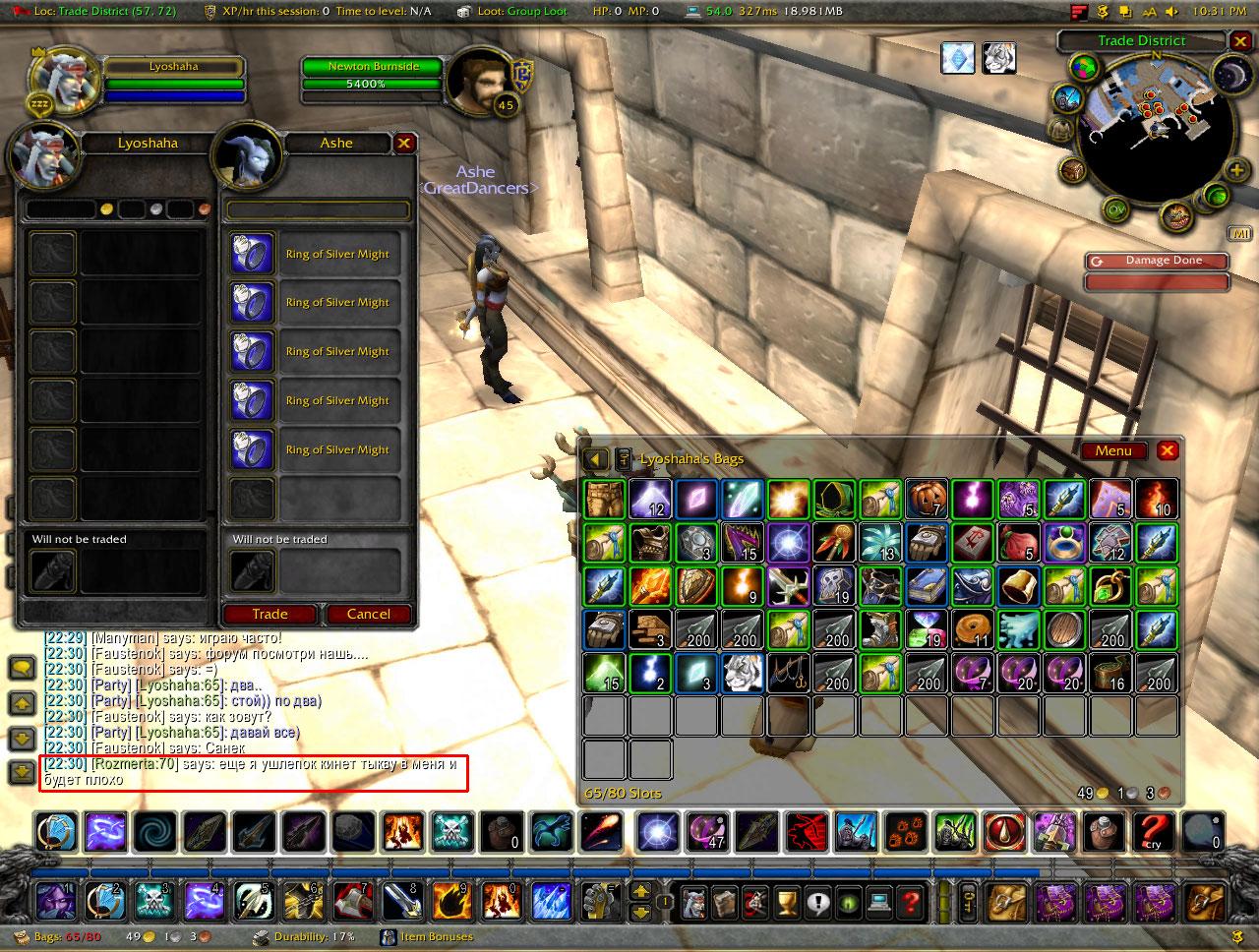The image size is (1259, 952).
Task: Toggle the small MI button below the minimap
Action: click(x=1238, y=233)
